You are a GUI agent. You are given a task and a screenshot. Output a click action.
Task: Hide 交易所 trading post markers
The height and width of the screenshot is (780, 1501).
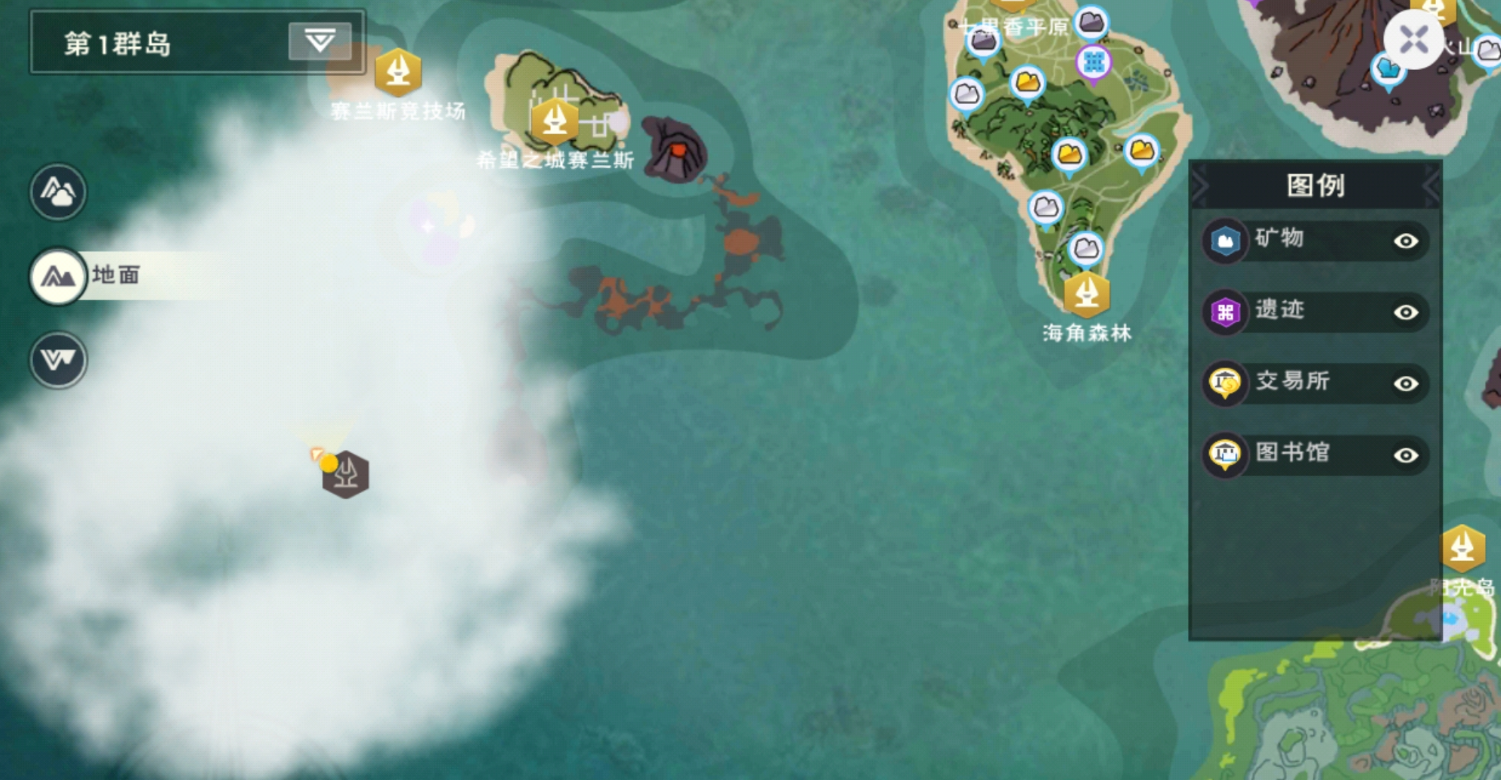1405,384
